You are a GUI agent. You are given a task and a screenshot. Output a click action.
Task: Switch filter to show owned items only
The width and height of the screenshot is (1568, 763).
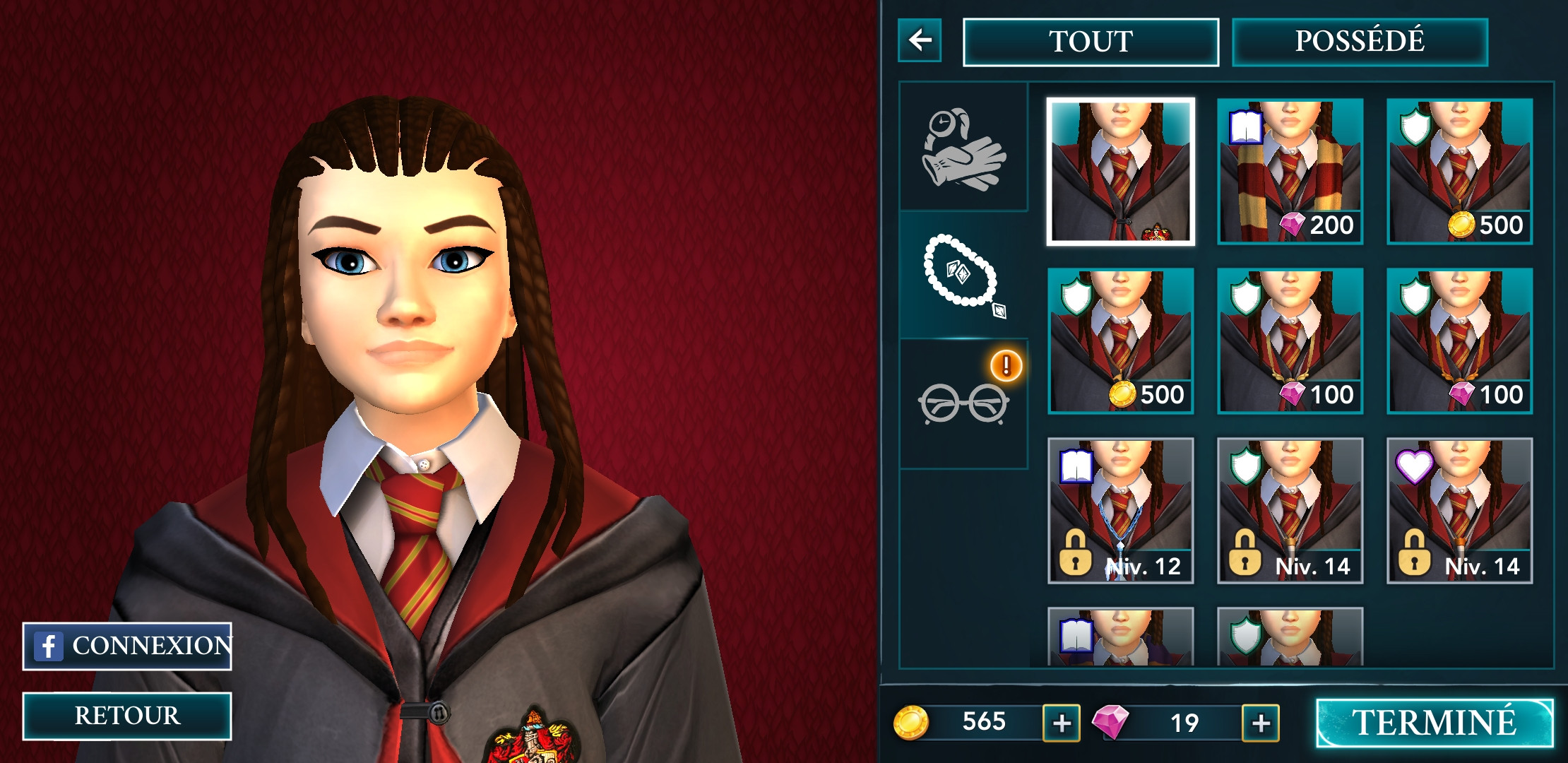pos(1359,40)
